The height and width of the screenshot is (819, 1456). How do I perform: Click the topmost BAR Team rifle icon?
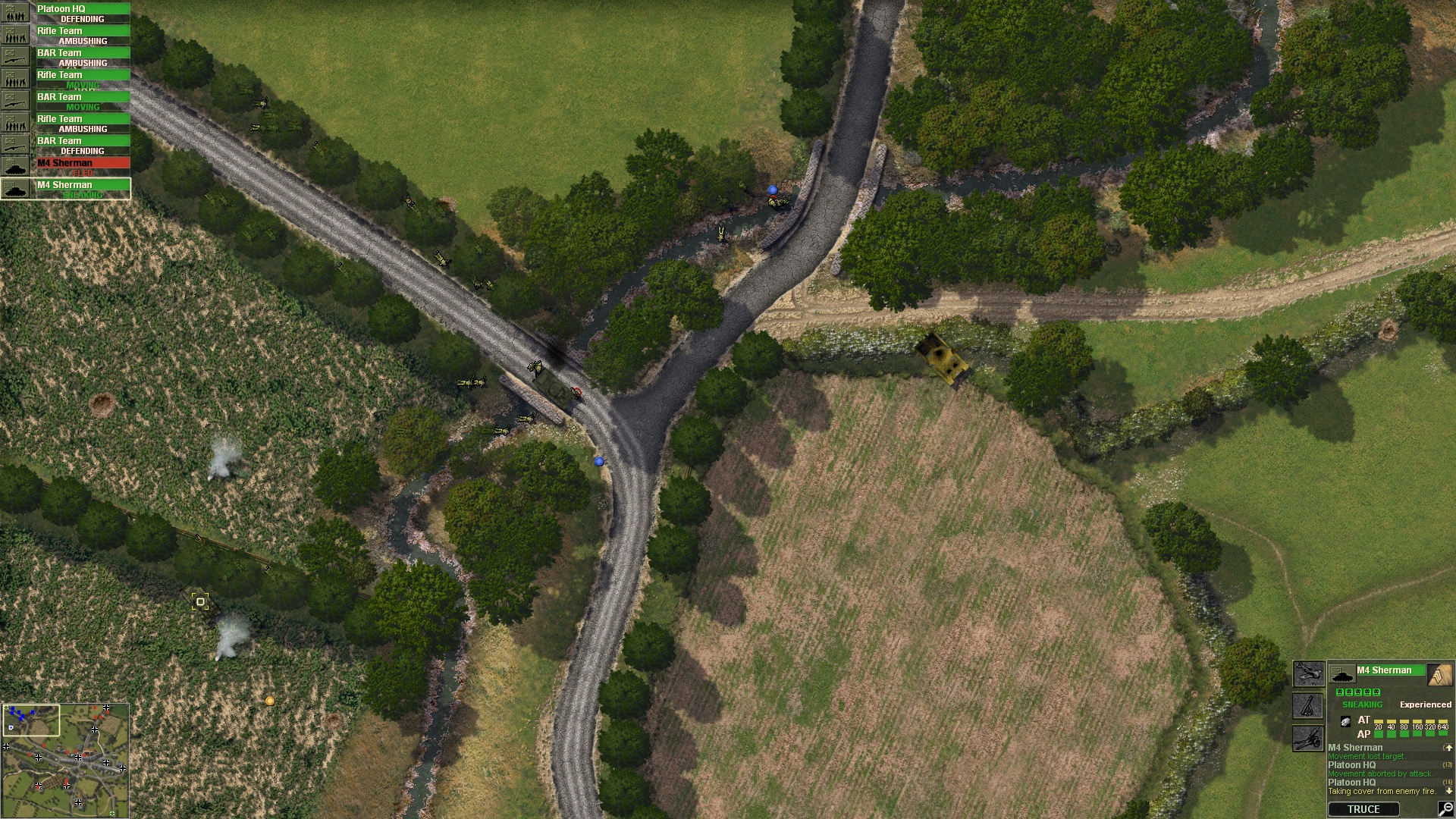click(x=16, y=58)
